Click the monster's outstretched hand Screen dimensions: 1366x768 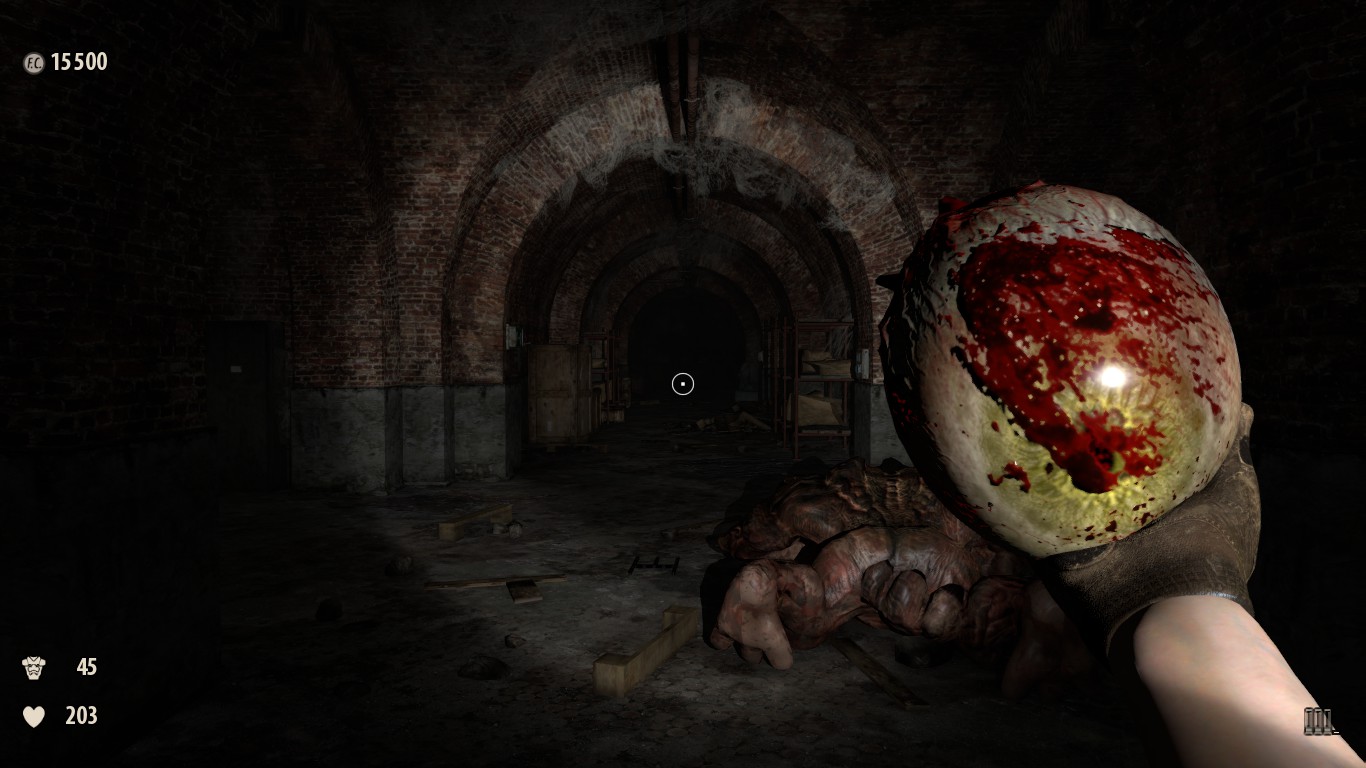tap(760, 610)
